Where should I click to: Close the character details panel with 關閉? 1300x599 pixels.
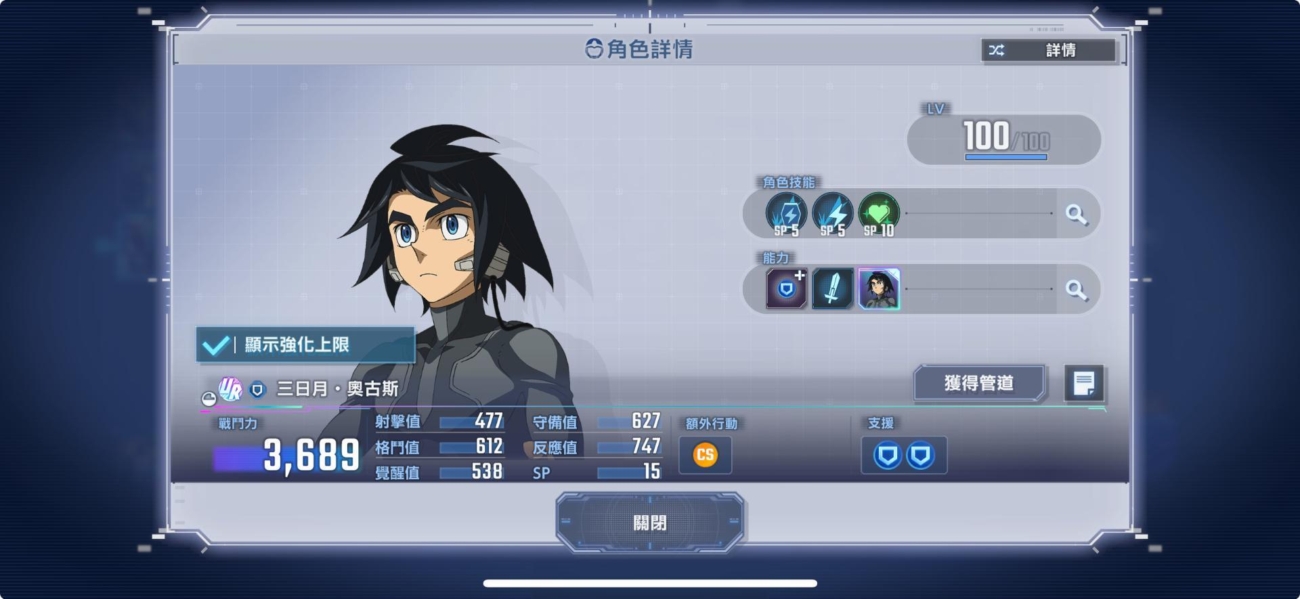point(650,523)
